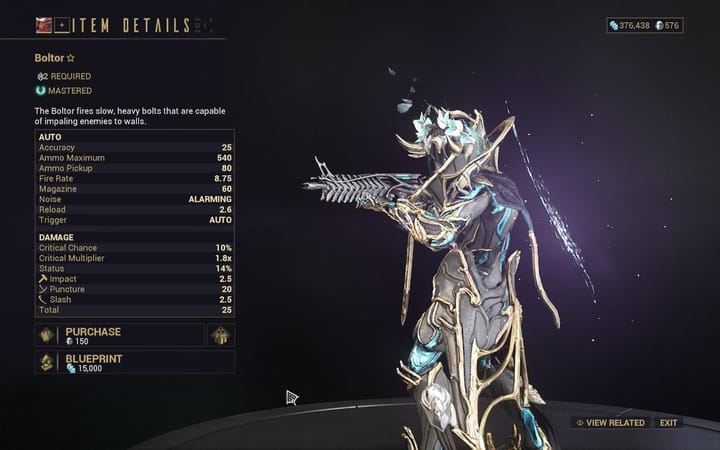Click the gift box icon beside Purchase
Viewport: 720px width, 450px height.
220,335
